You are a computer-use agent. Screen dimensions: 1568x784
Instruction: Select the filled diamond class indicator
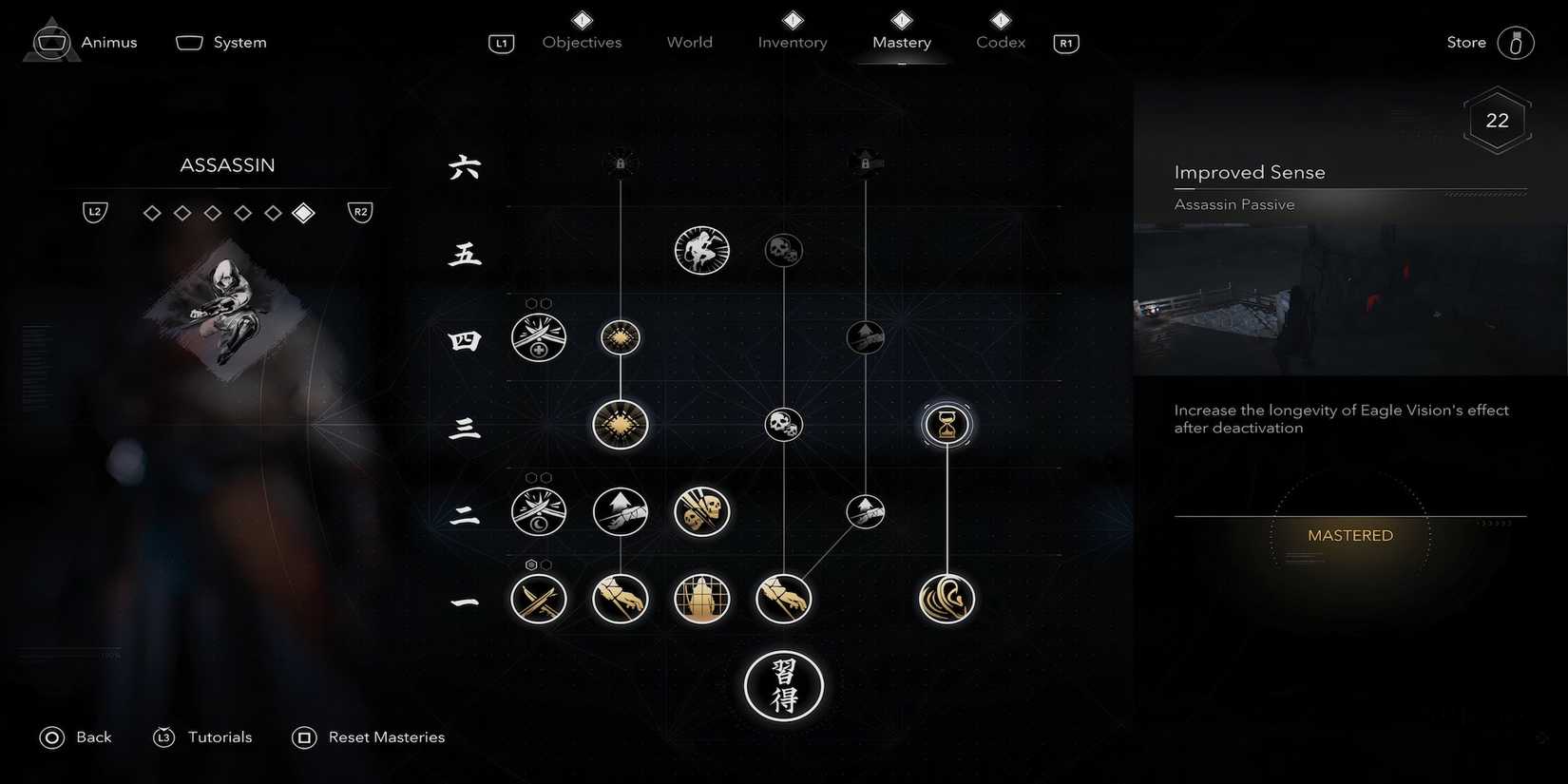coord(304,212)
